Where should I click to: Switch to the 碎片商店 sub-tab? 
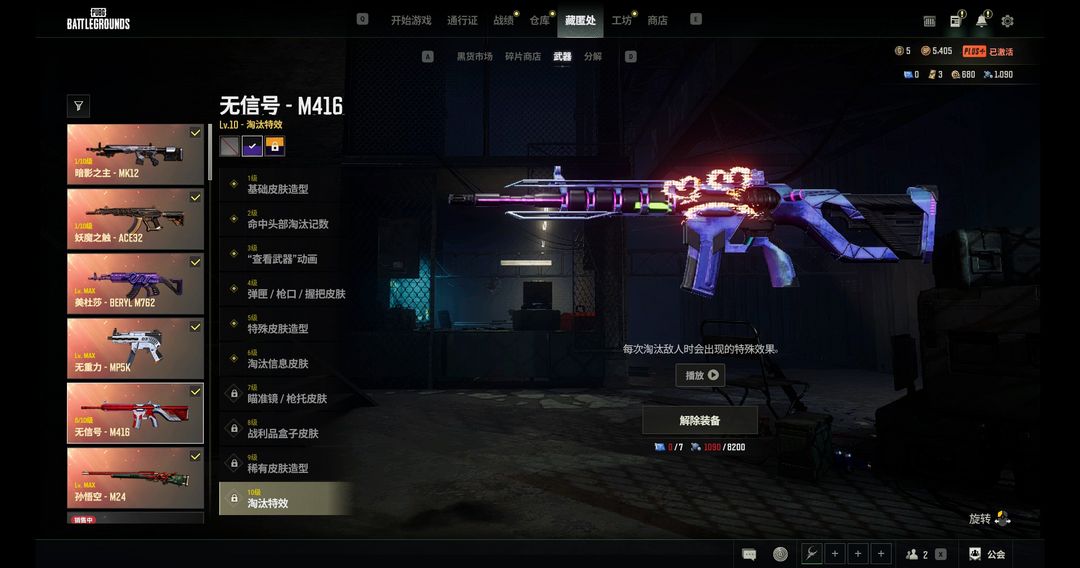click(522, 57)
